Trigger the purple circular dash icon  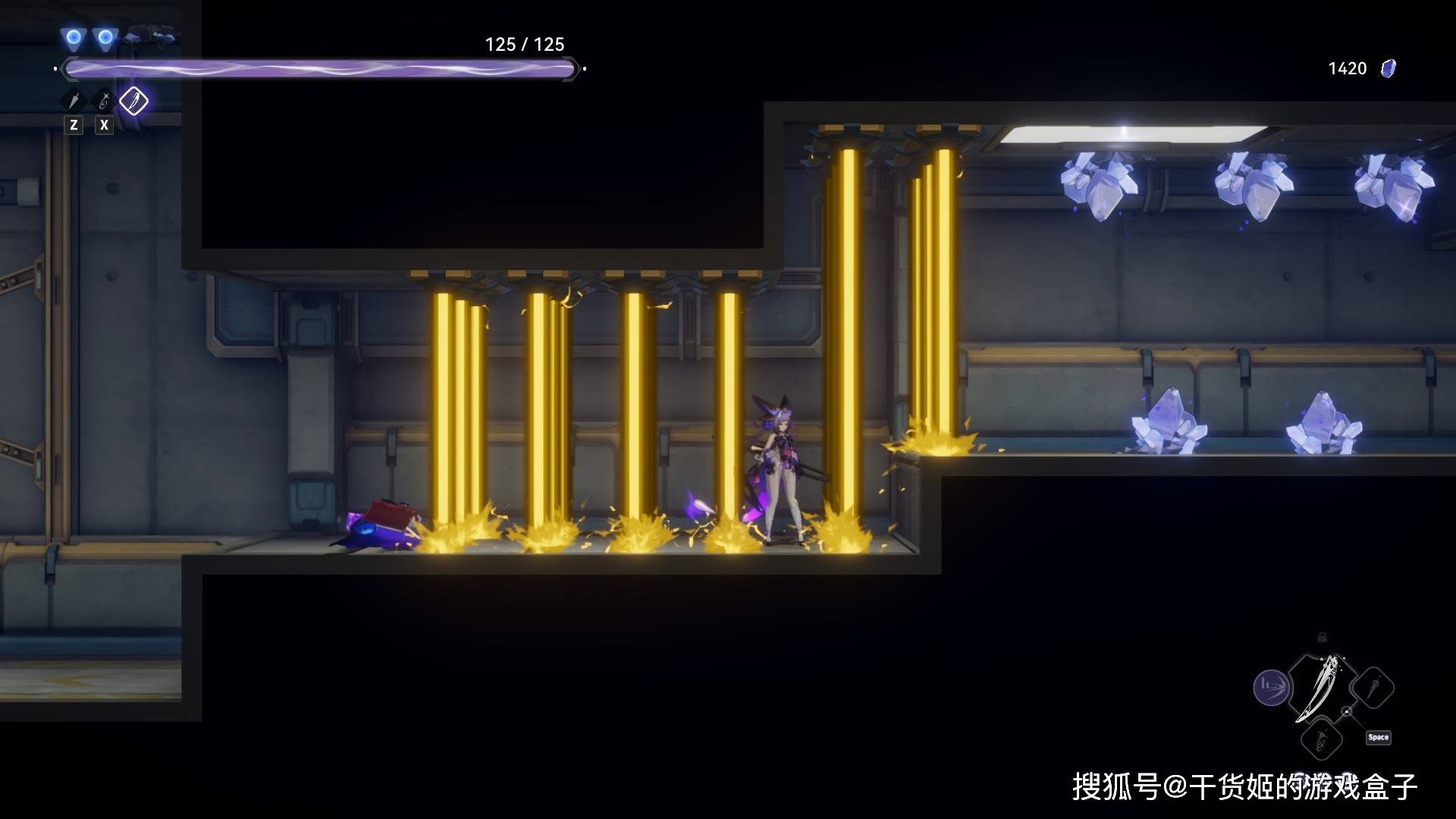tap(1272, 689)
